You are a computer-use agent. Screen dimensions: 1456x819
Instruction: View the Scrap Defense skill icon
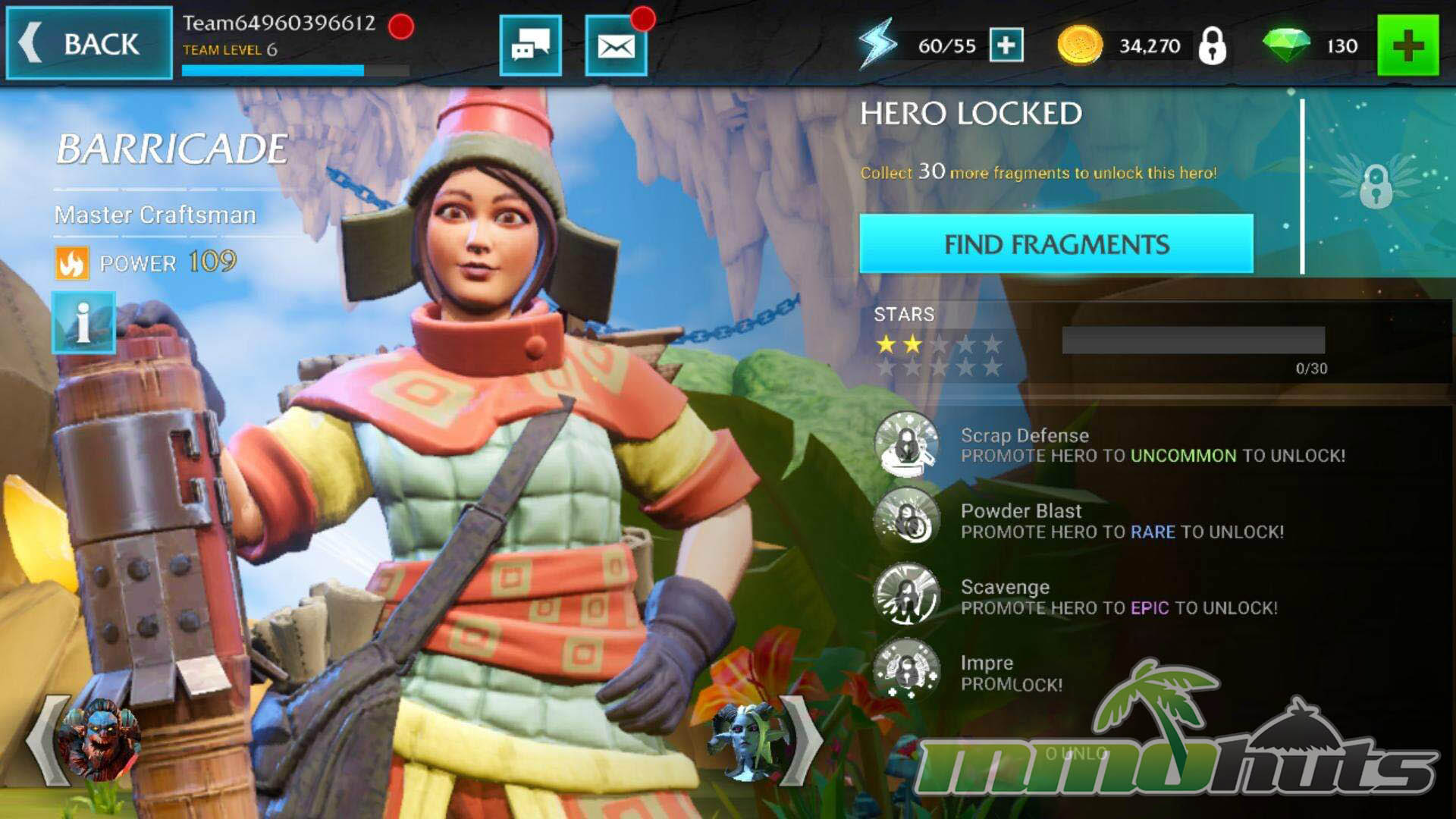(x=905, y=444)
